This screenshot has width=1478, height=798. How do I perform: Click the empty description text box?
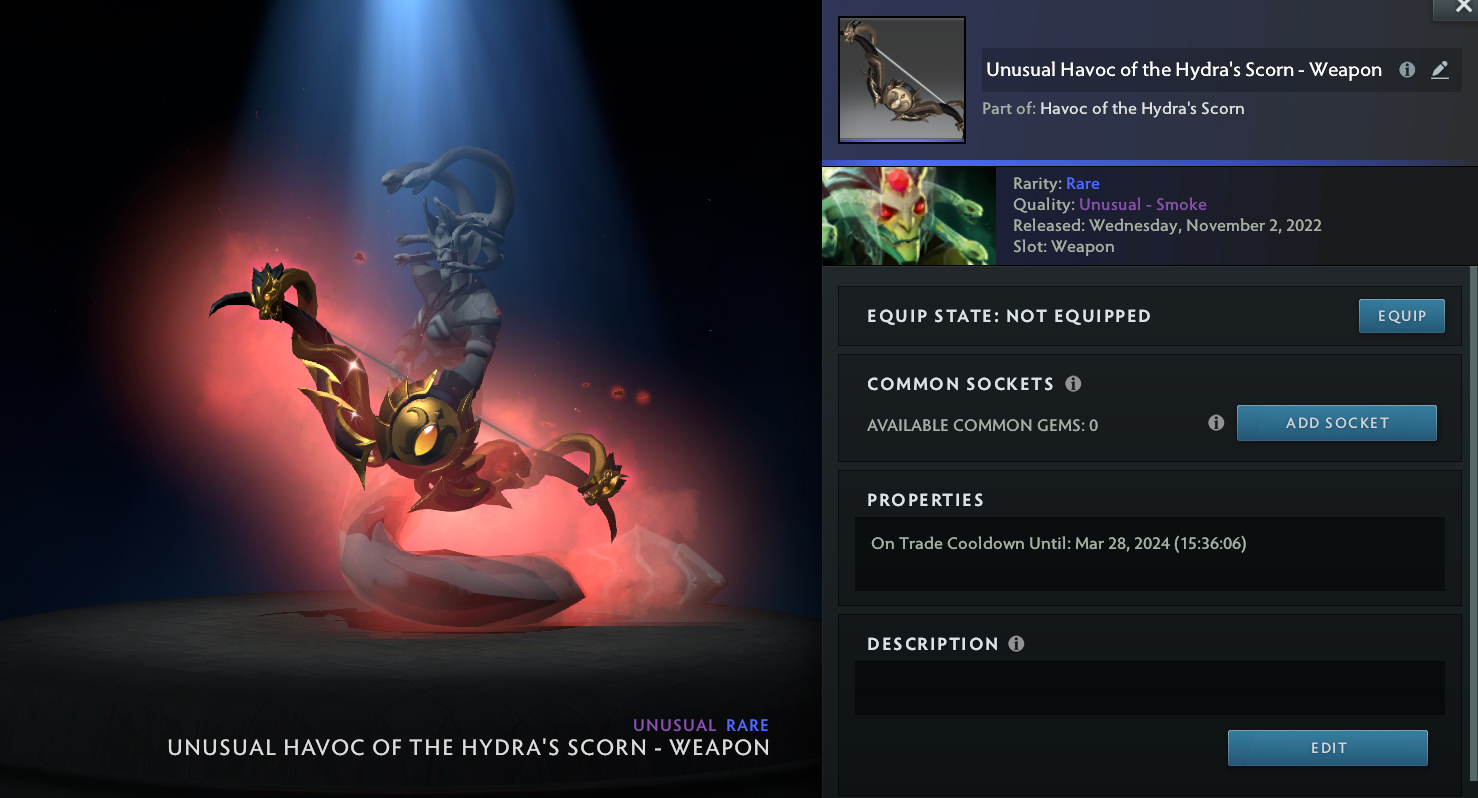click(1149, 688)
